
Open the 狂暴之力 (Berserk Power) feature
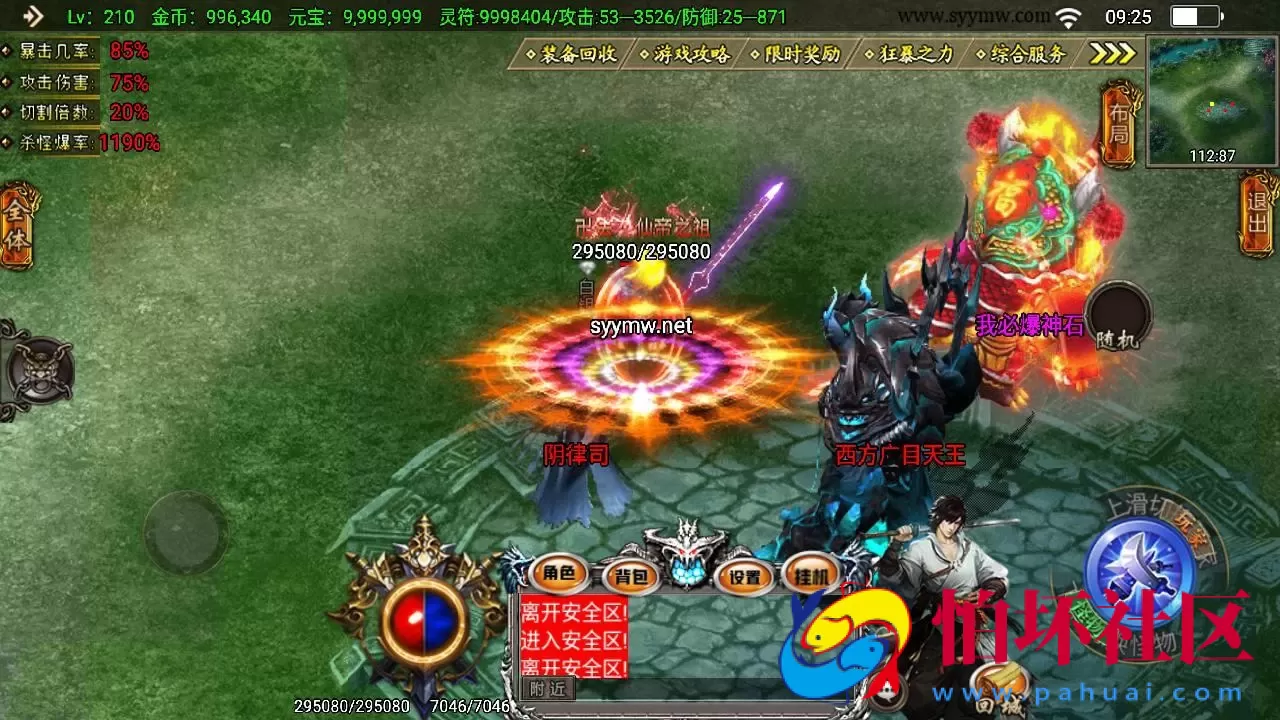click(911, 55)
